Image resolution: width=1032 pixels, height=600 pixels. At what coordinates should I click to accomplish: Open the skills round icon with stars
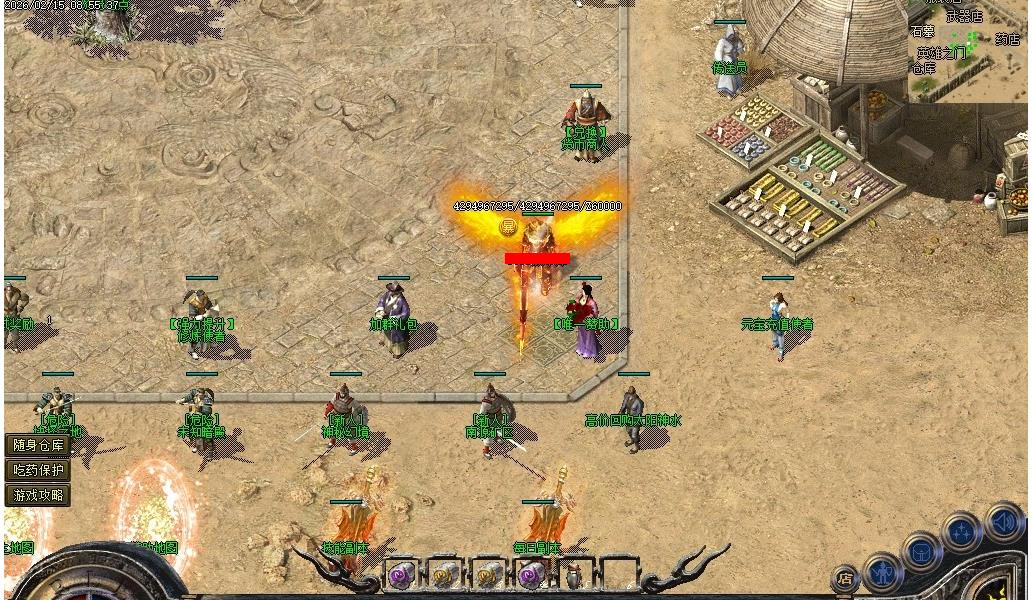[x=961, y=532]
